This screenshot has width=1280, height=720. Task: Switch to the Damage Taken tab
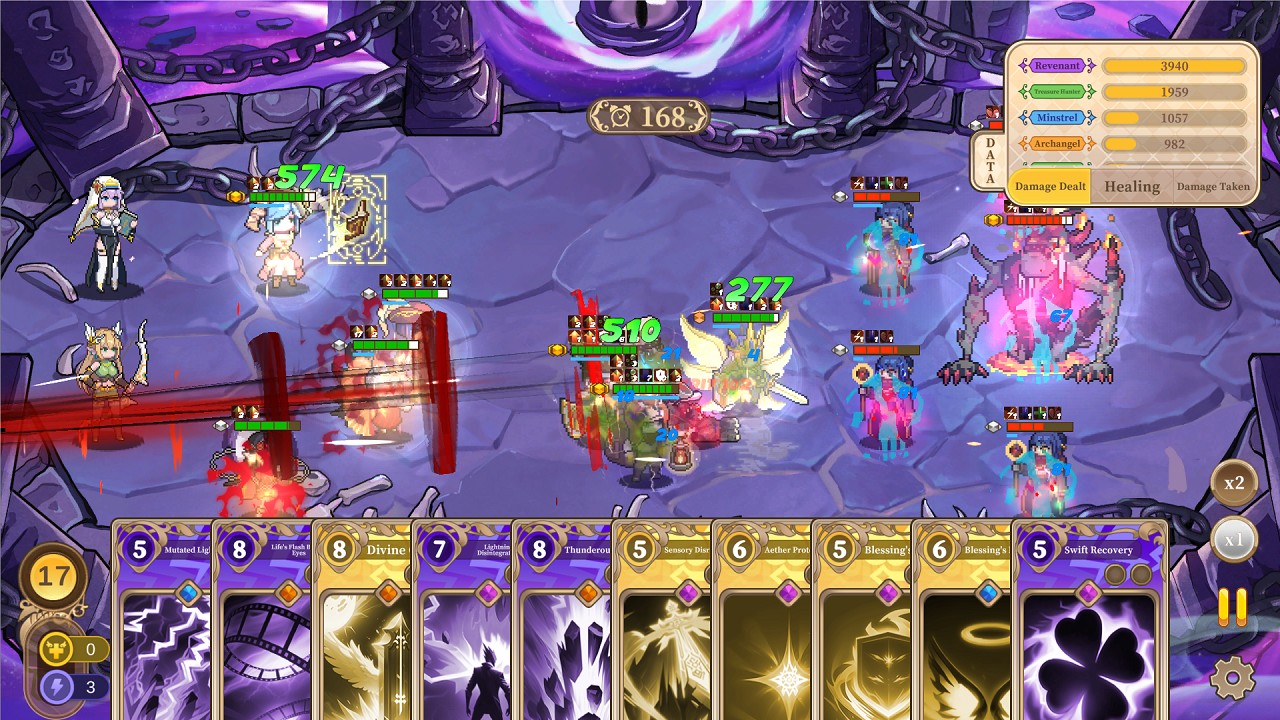pyautogui.click(x=1214, y=185)
